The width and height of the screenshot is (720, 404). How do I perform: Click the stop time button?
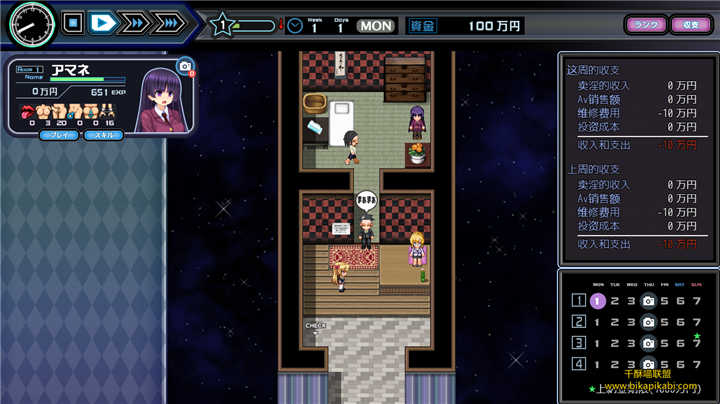(x=72, y=21)
